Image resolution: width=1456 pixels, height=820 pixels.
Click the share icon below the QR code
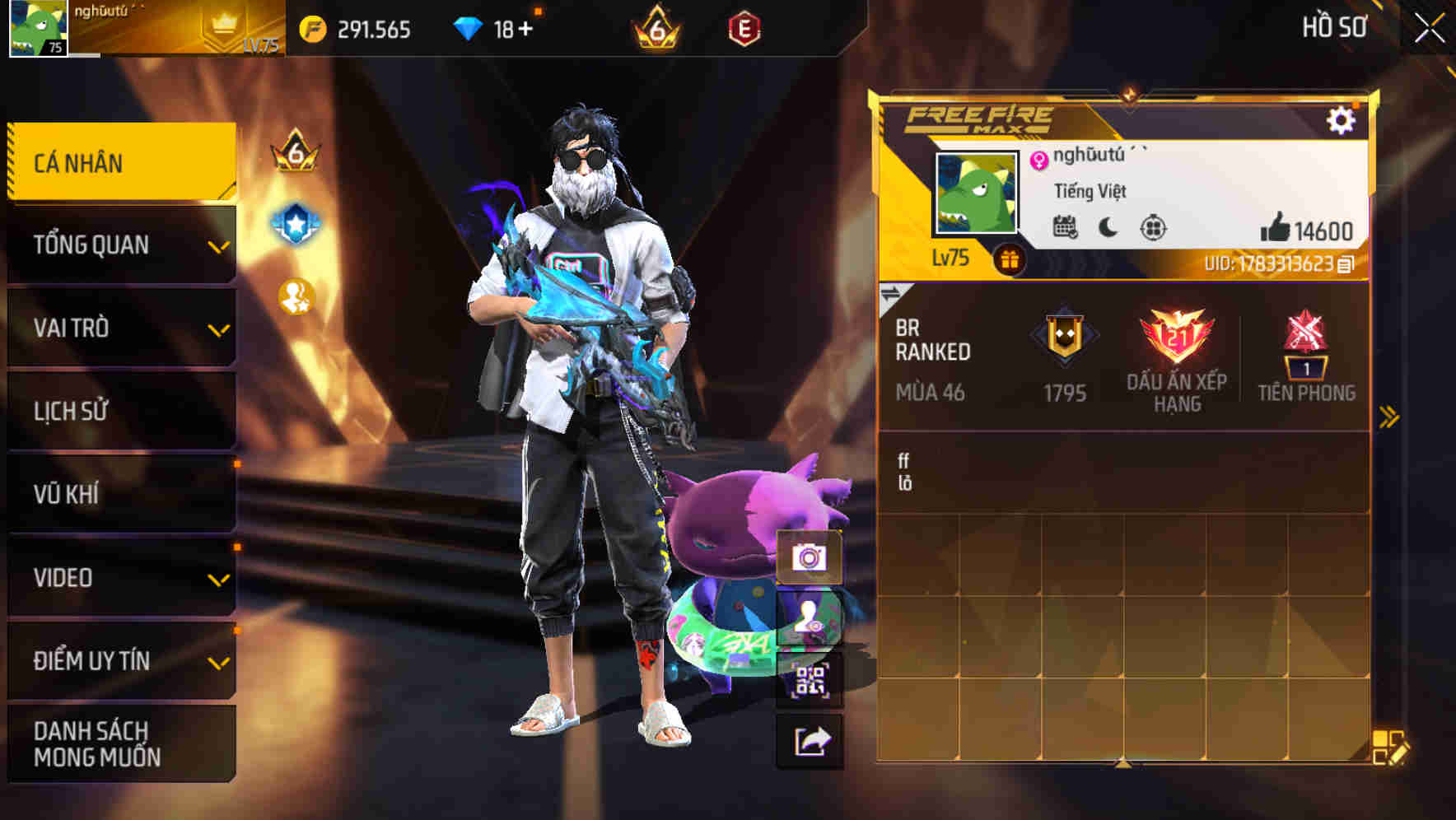point(811,740)
